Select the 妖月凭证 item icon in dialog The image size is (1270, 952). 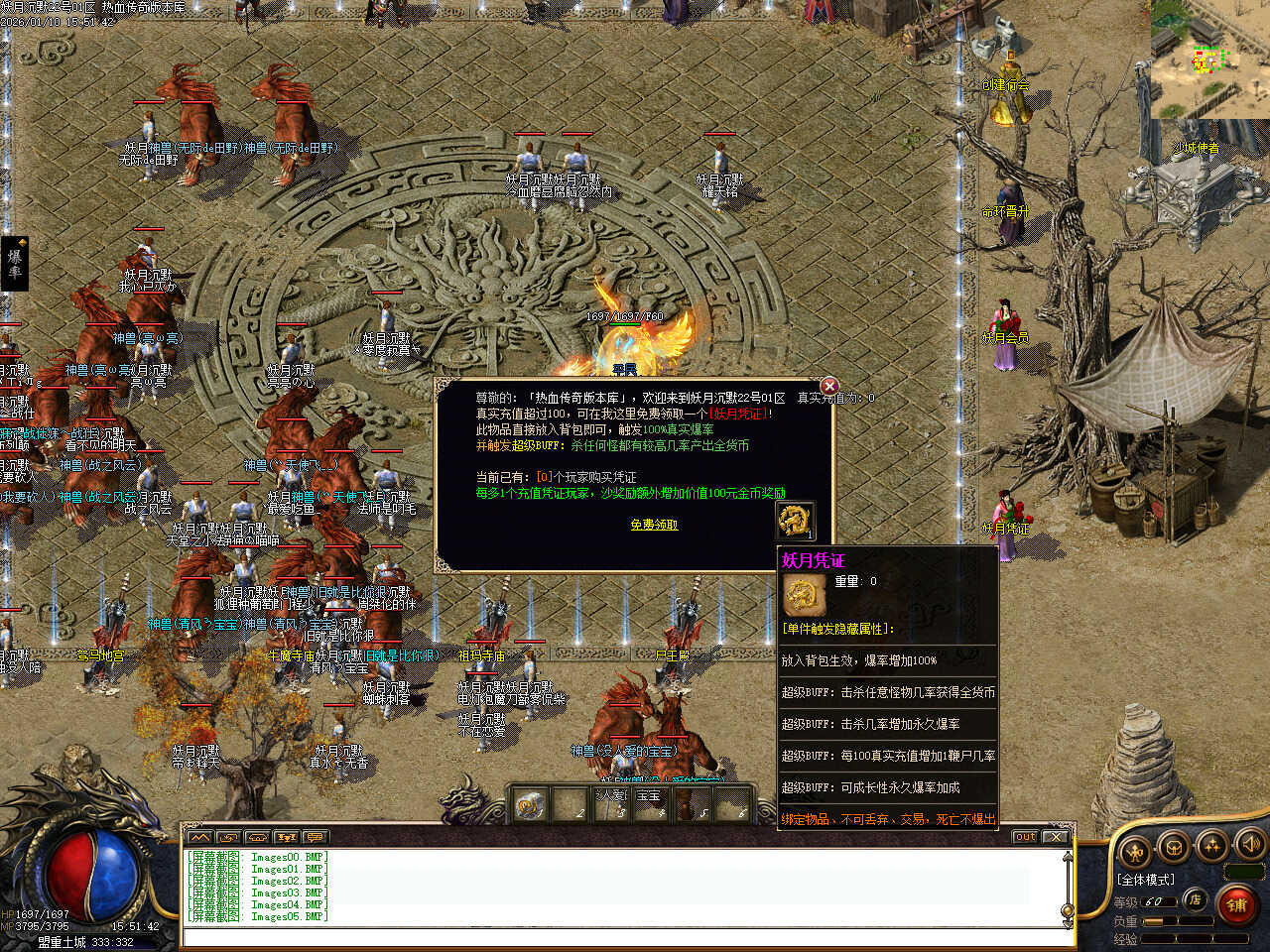pyautogui.click(x=794, y=520)
